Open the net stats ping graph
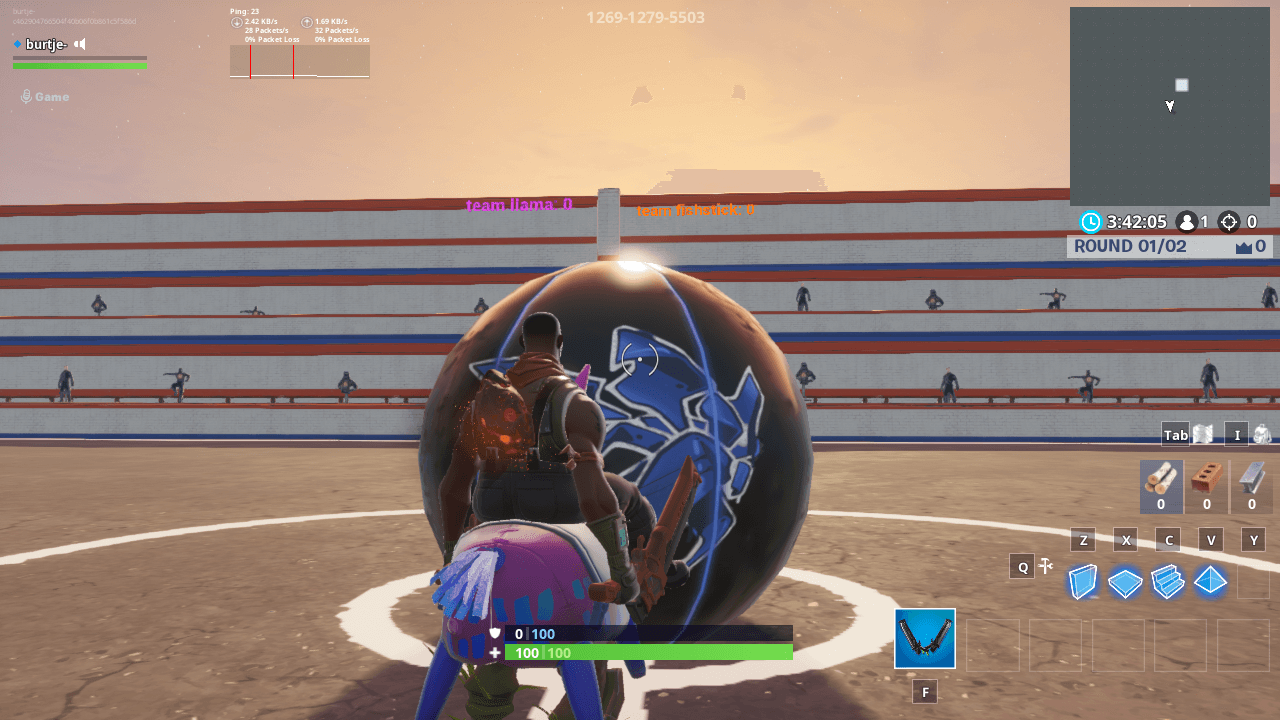 (x=300, y=58)
